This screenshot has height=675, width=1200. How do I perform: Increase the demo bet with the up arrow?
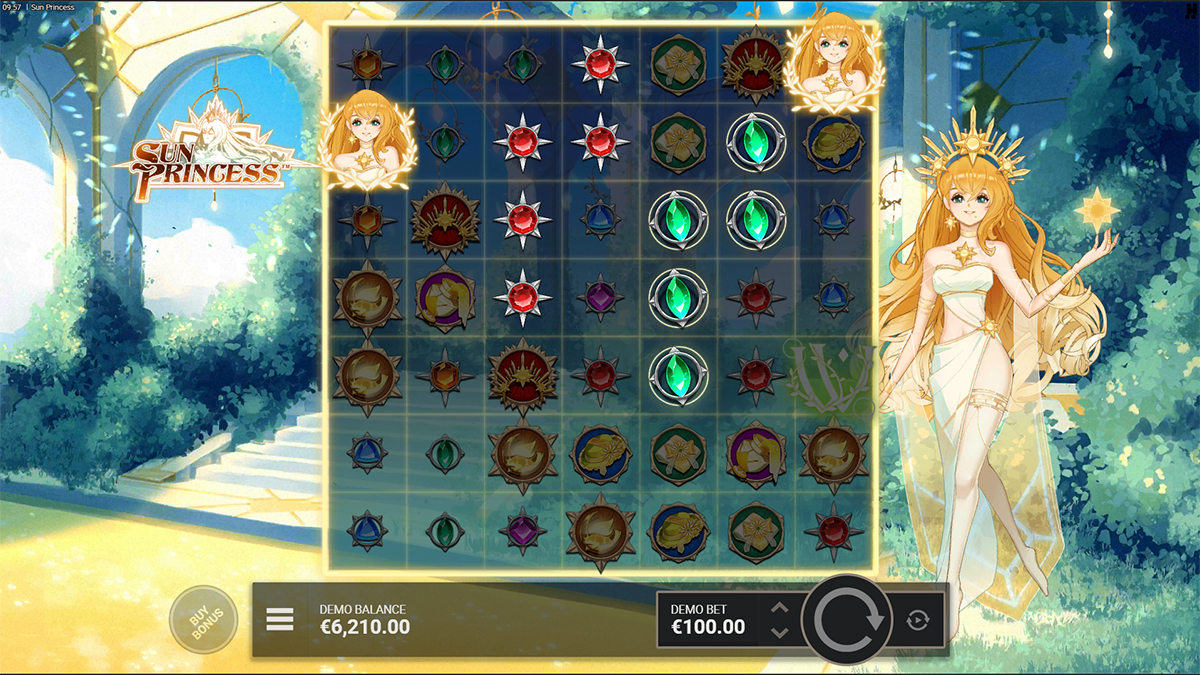click(780, 608)
